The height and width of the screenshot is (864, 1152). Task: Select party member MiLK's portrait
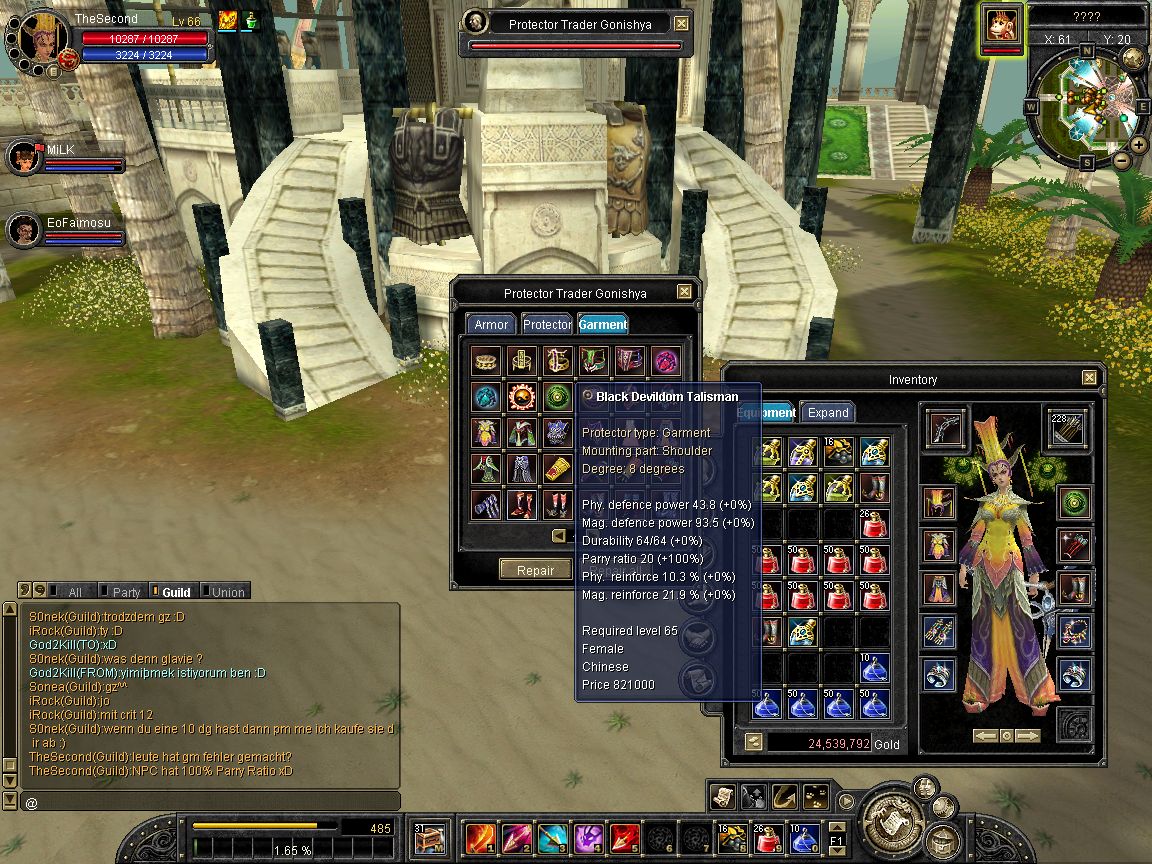(23, 157)
